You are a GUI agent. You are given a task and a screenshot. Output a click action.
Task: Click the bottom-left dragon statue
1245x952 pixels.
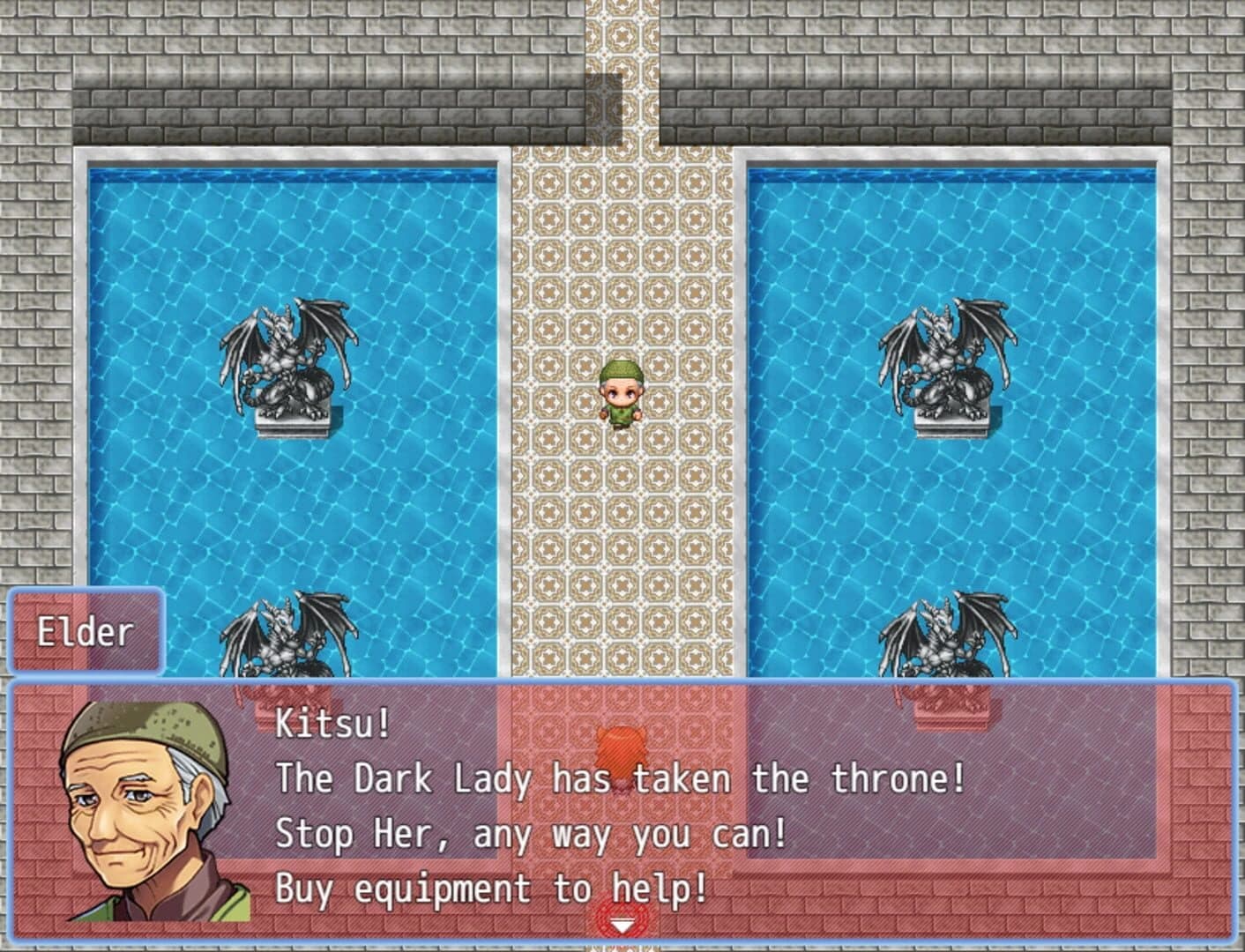click(x=287, y=635)
